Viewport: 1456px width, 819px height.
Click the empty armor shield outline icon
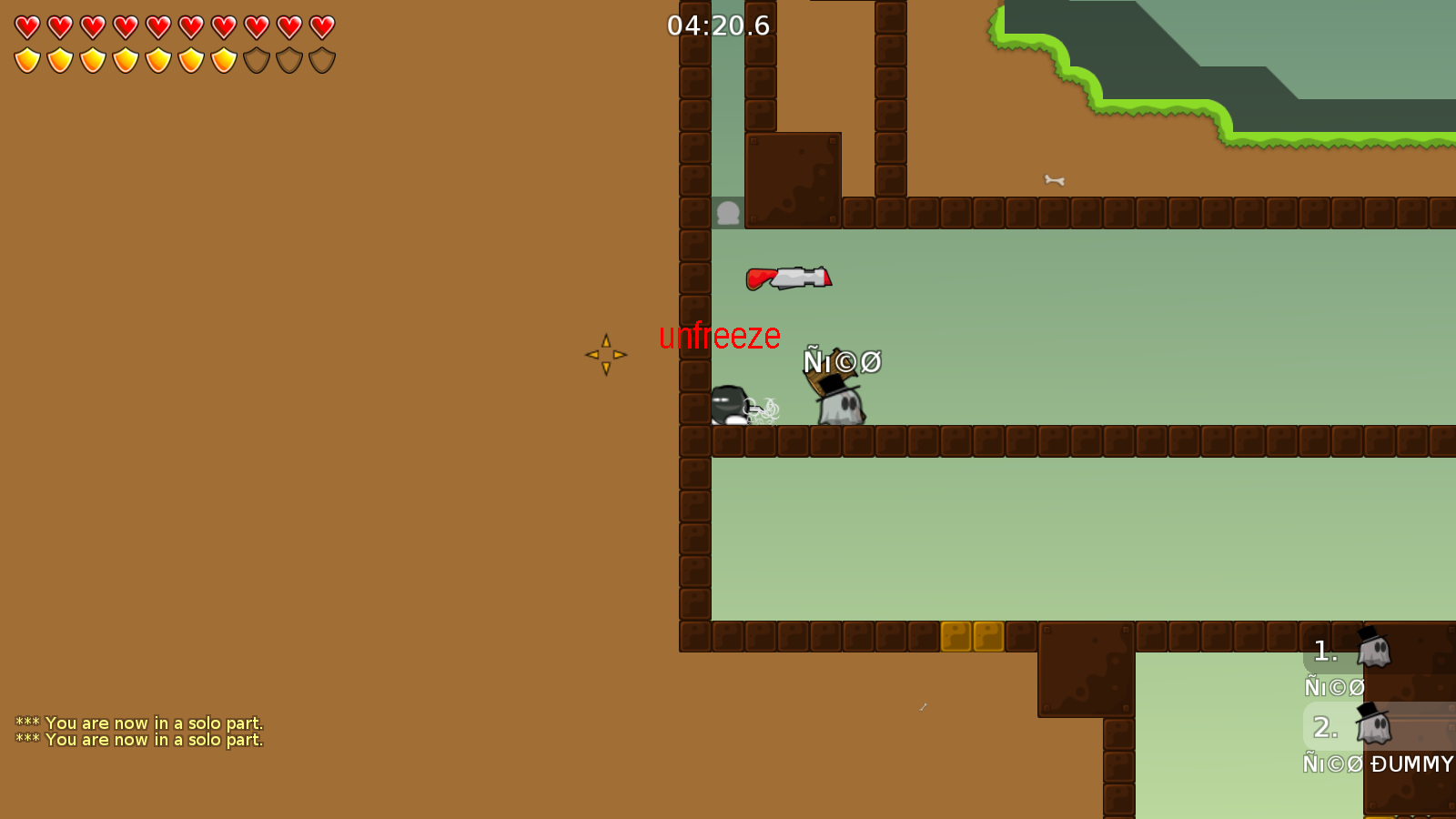[256, 58]
